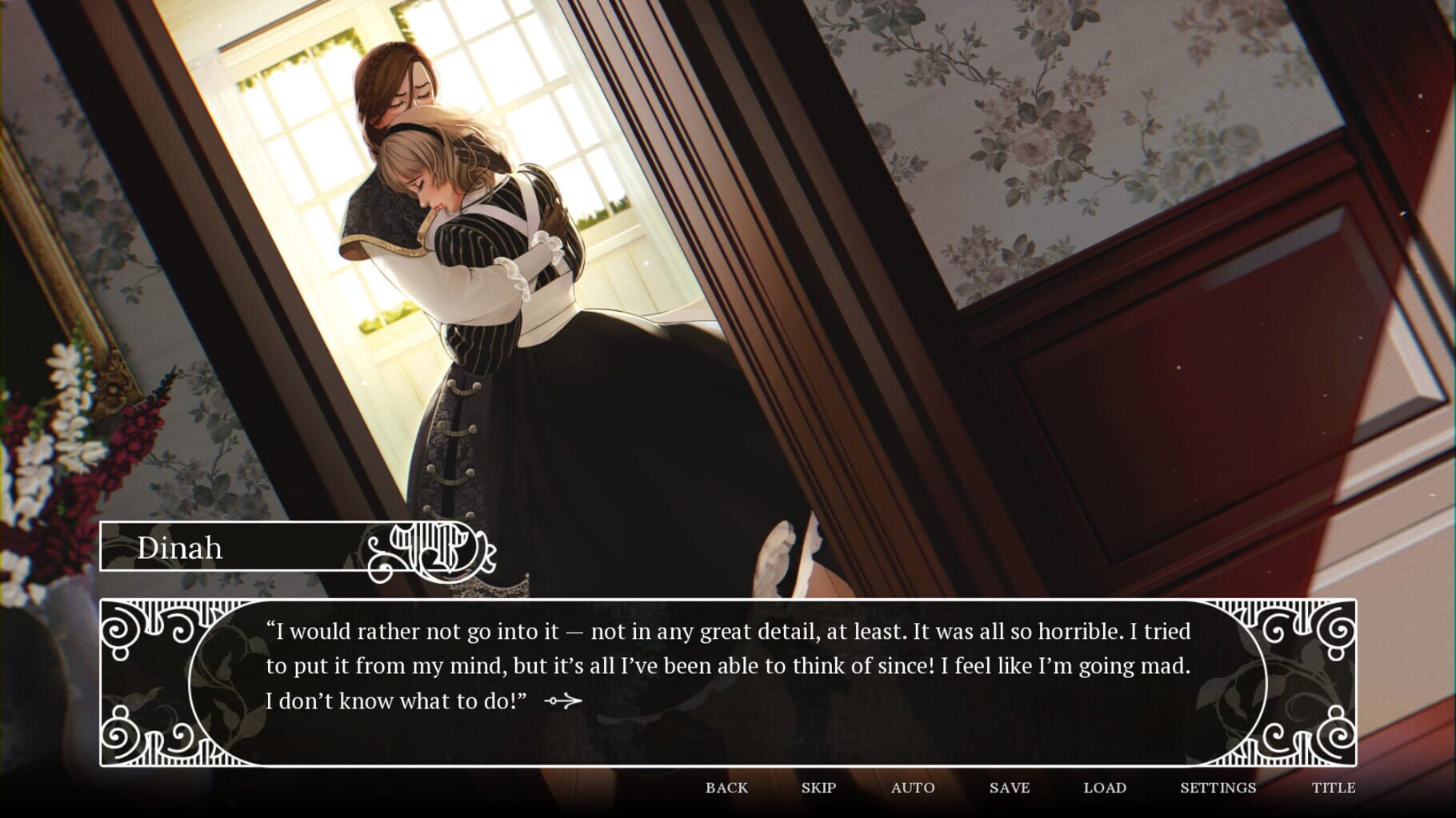Click SAVE to open the save screen

tap(1010, 787)
